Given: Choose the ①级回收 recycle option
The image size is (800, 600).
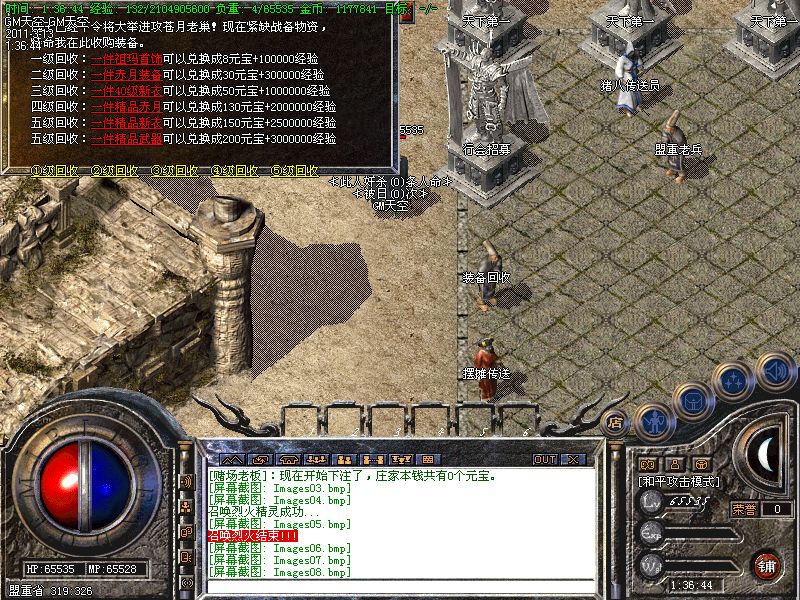Looking at the screenshot, I should (54, 171).
